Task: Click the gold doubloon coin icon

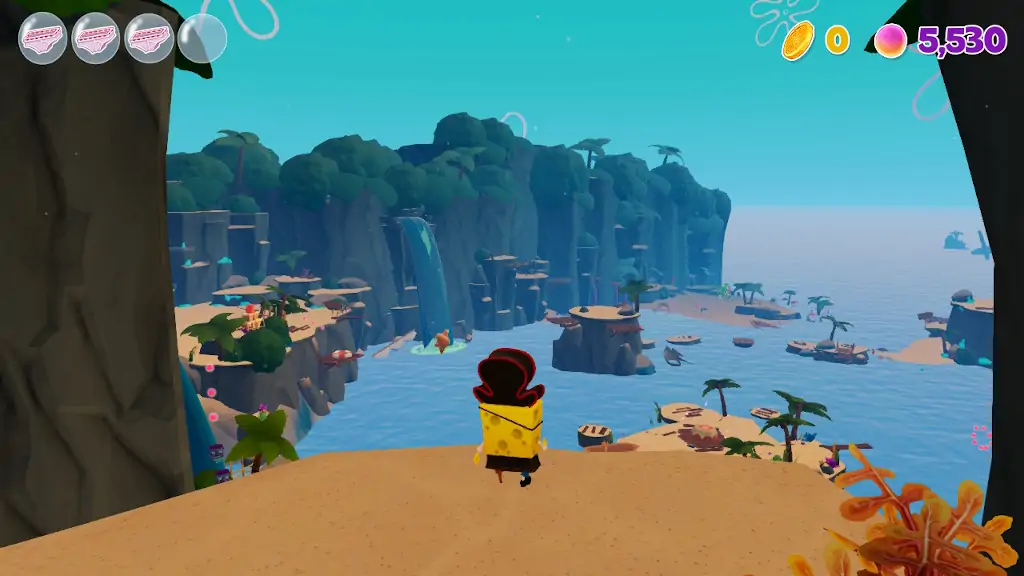Action: pyautogui.click(x=798, y=40)
